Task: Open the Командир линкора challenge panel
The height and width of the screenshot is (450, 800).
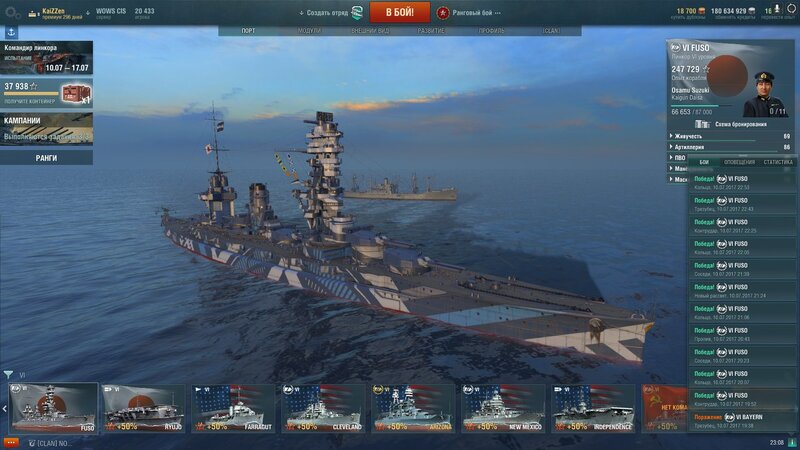Action: [x=46, y=58]
